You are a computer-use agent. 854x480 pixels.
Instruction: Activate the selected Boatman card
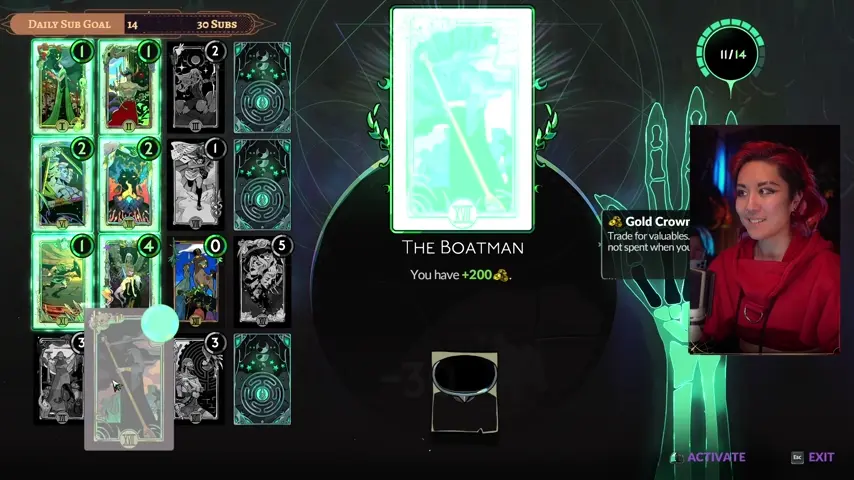(716, 457)
